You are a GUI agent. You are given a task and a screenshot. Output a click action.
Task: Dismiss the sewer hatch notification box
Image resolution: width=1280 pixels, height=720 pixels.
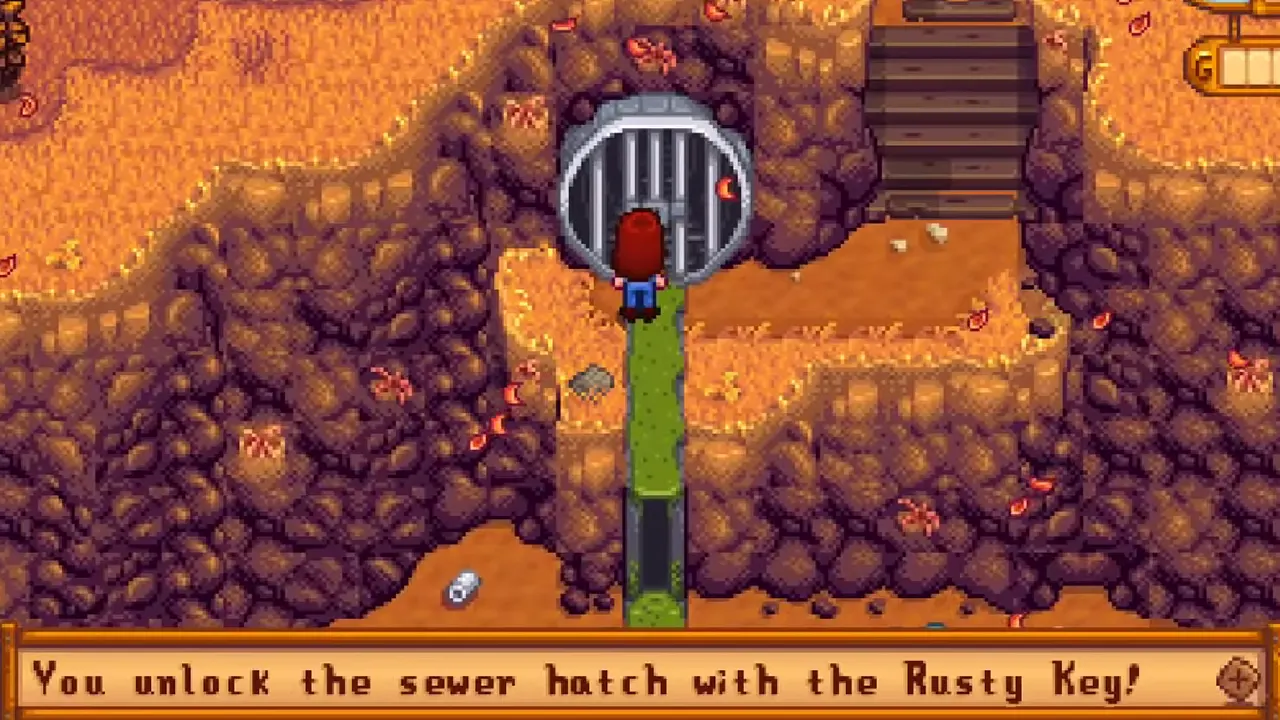tap(640, 680)
